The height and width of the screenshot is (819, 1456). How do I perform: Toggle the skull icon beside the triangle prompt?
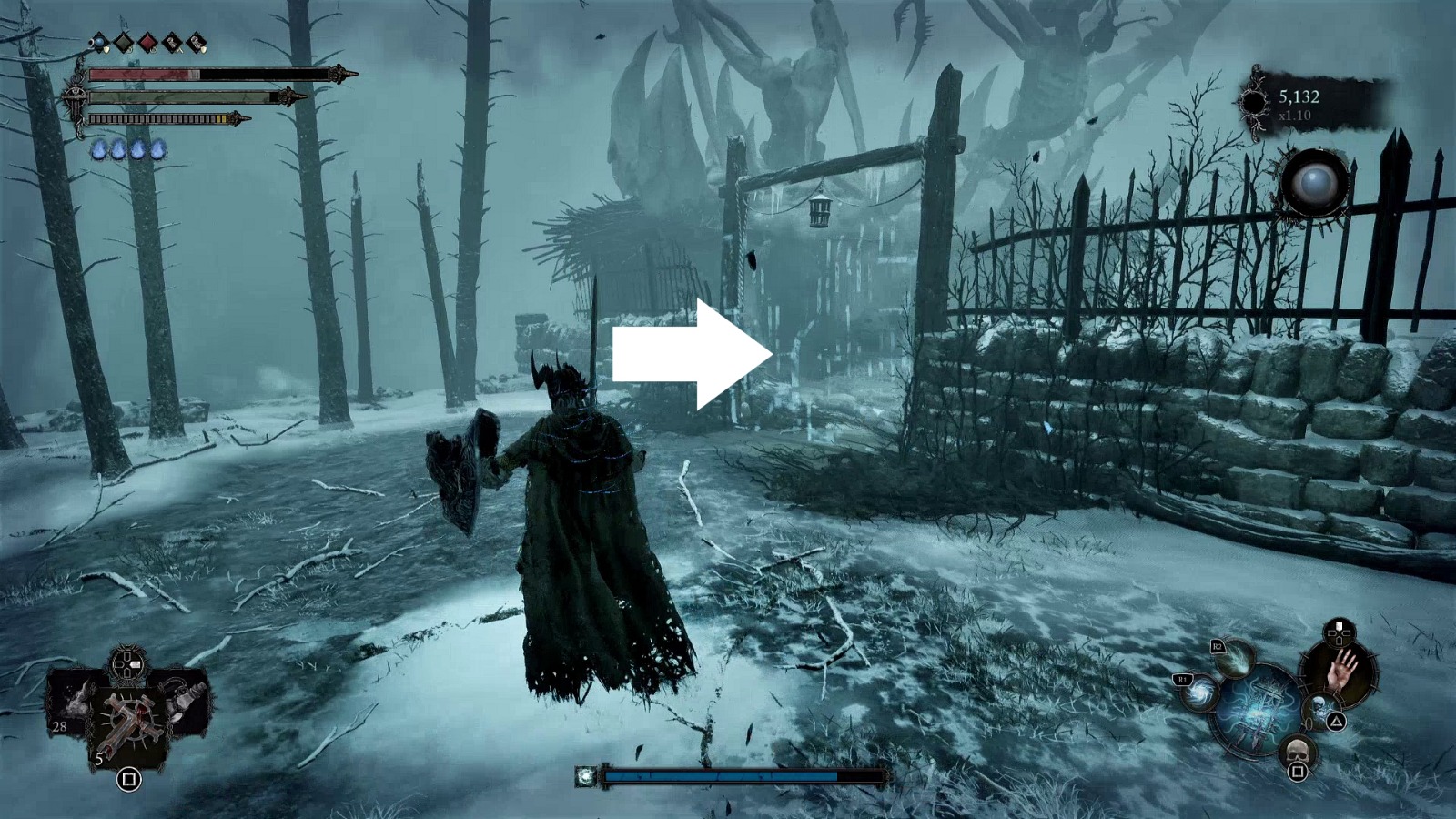(1320, 706)
